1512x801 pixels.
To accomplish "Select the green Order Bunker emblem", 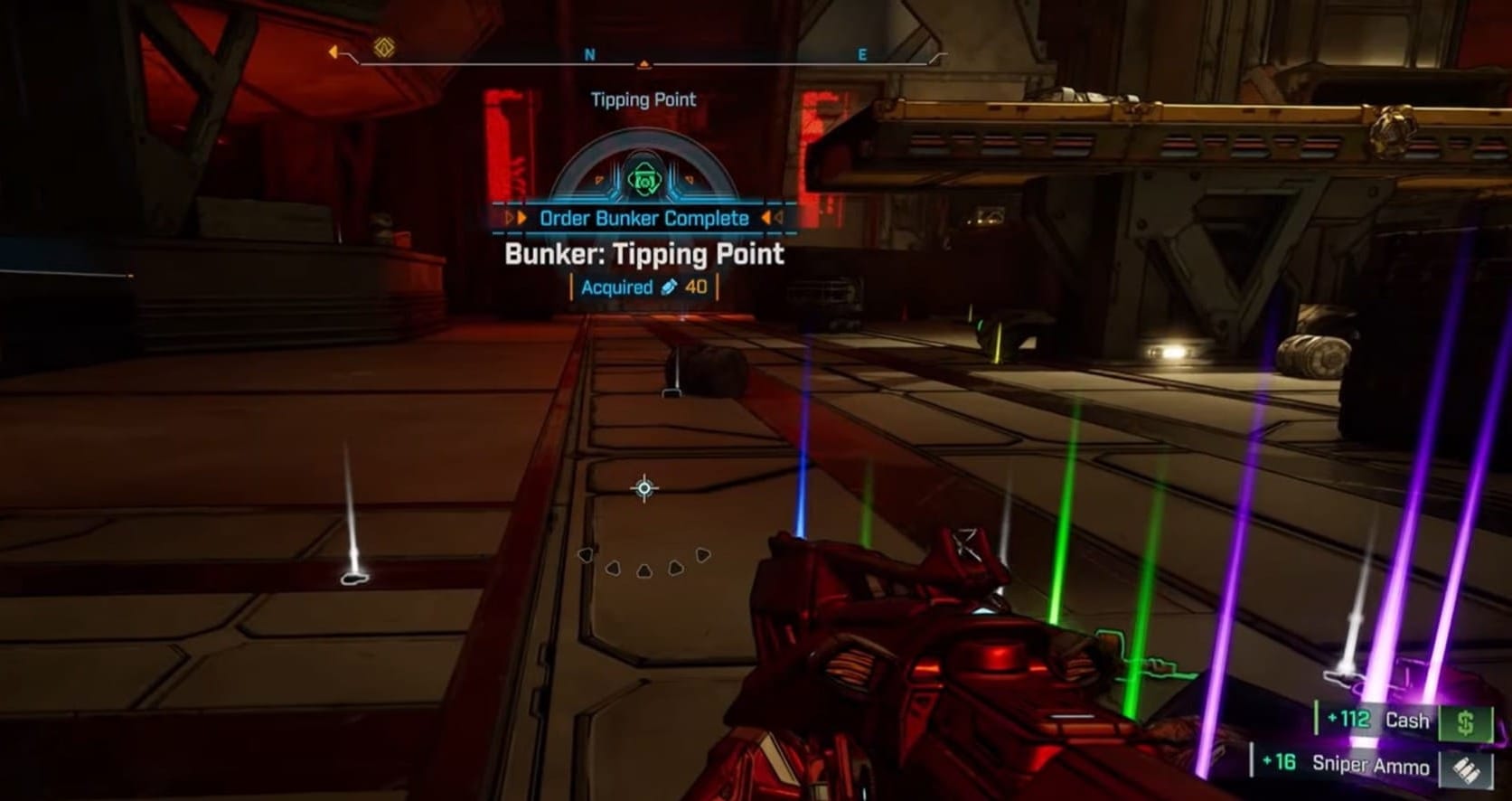I will [x=643, y=180].
